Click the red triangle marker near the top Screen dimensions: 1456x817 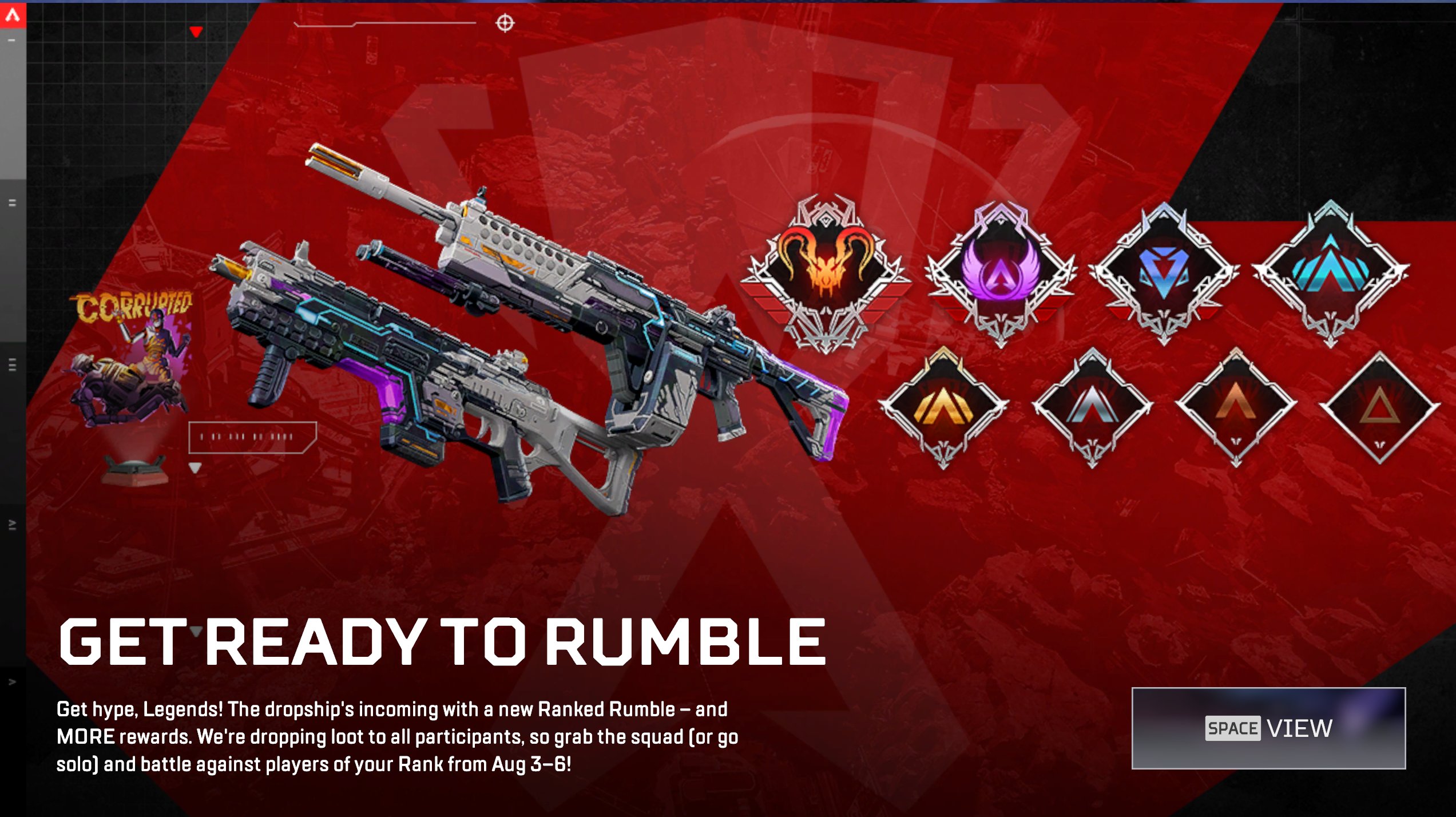pos(196,33)
